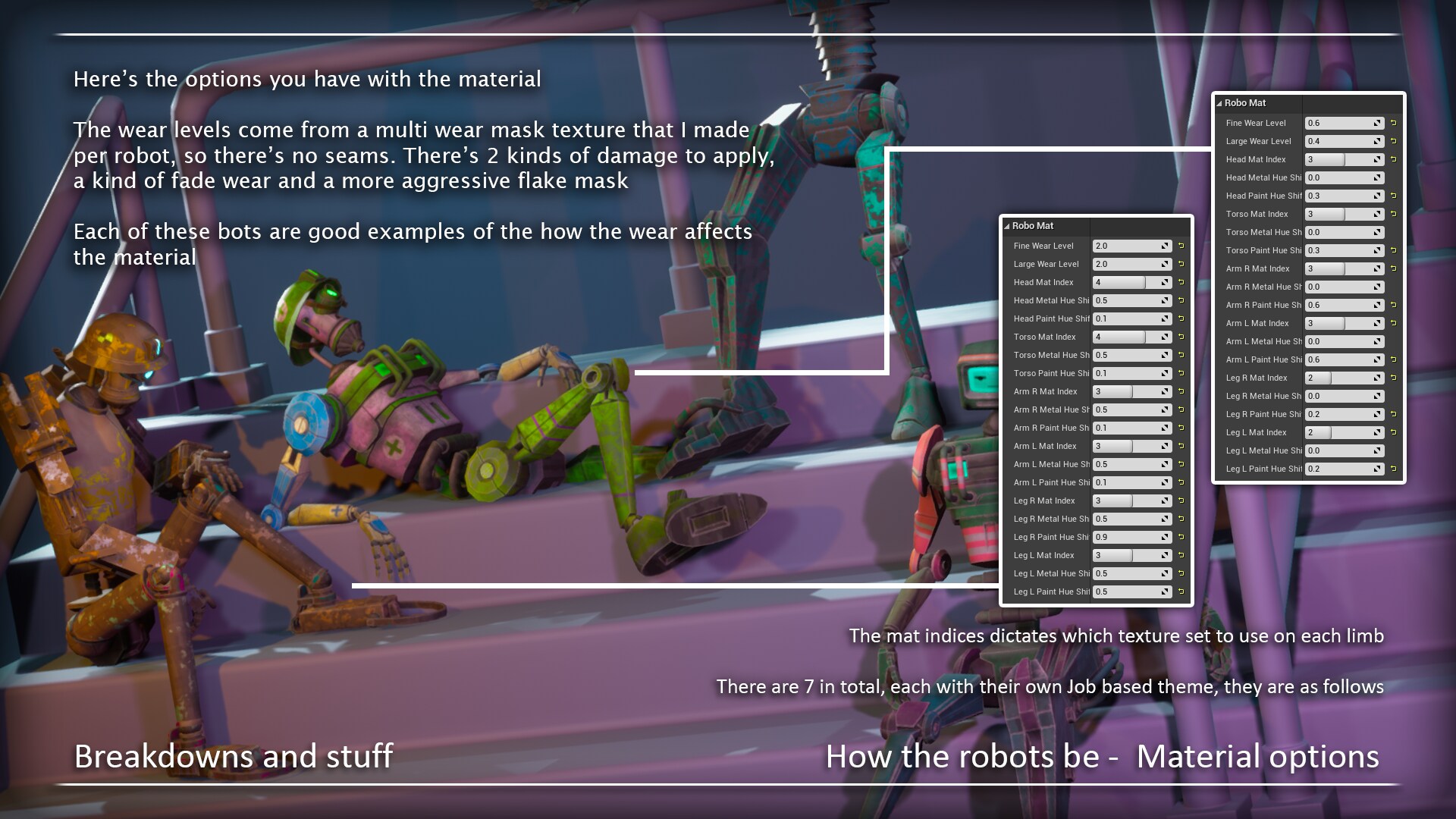Reset Leg R Paint Hue Shift to default

1181,537
